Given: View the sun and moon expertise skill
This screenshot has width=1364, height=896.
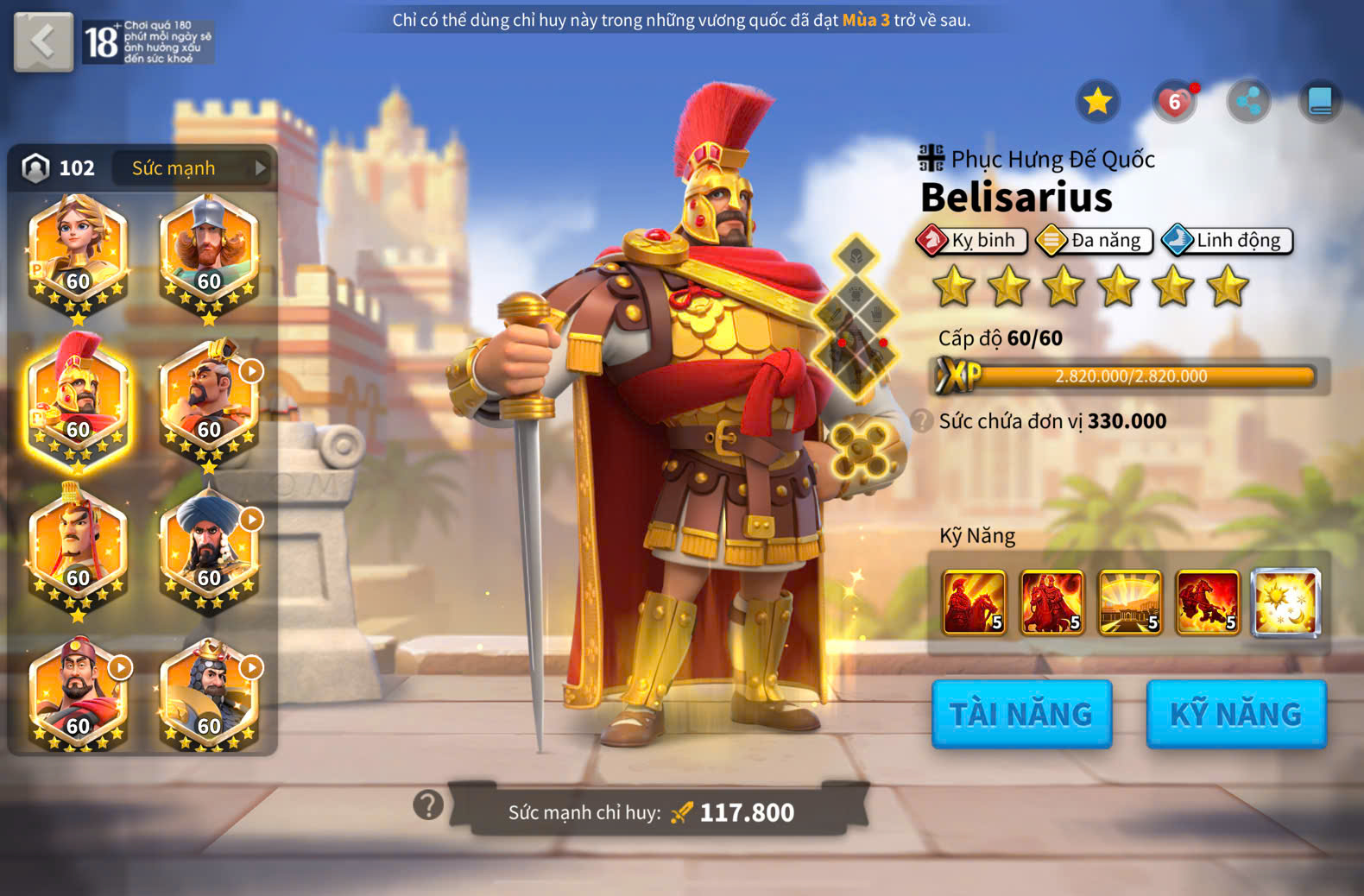Looking at the screenshot, I should point(1285,602).
